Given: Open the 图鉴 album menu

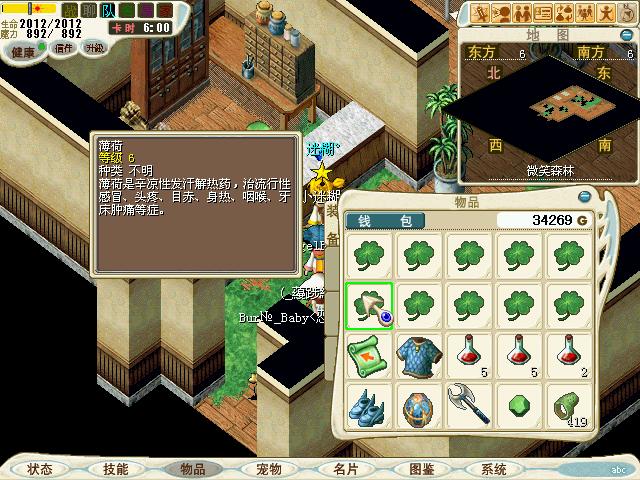Looking at the screenshot, I should click(x=421, y=468).
